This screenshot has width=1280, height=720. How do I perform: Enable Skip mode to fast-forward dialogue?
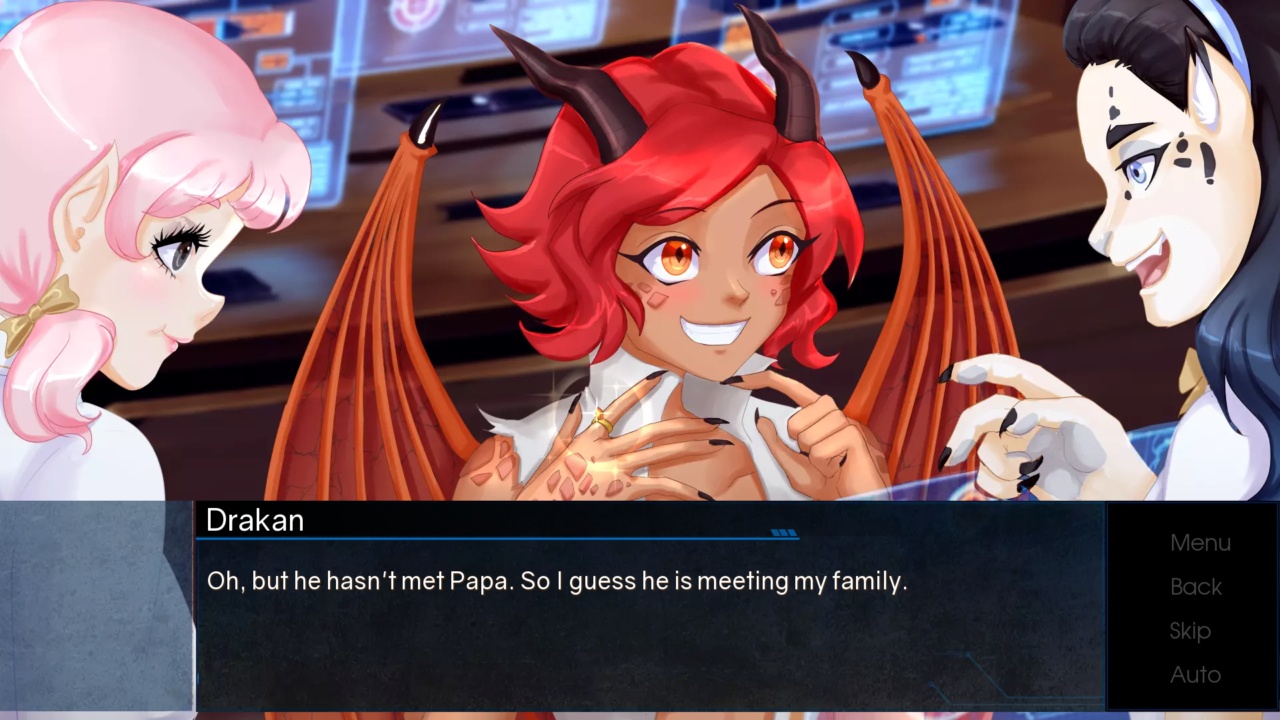(1190, 631)
